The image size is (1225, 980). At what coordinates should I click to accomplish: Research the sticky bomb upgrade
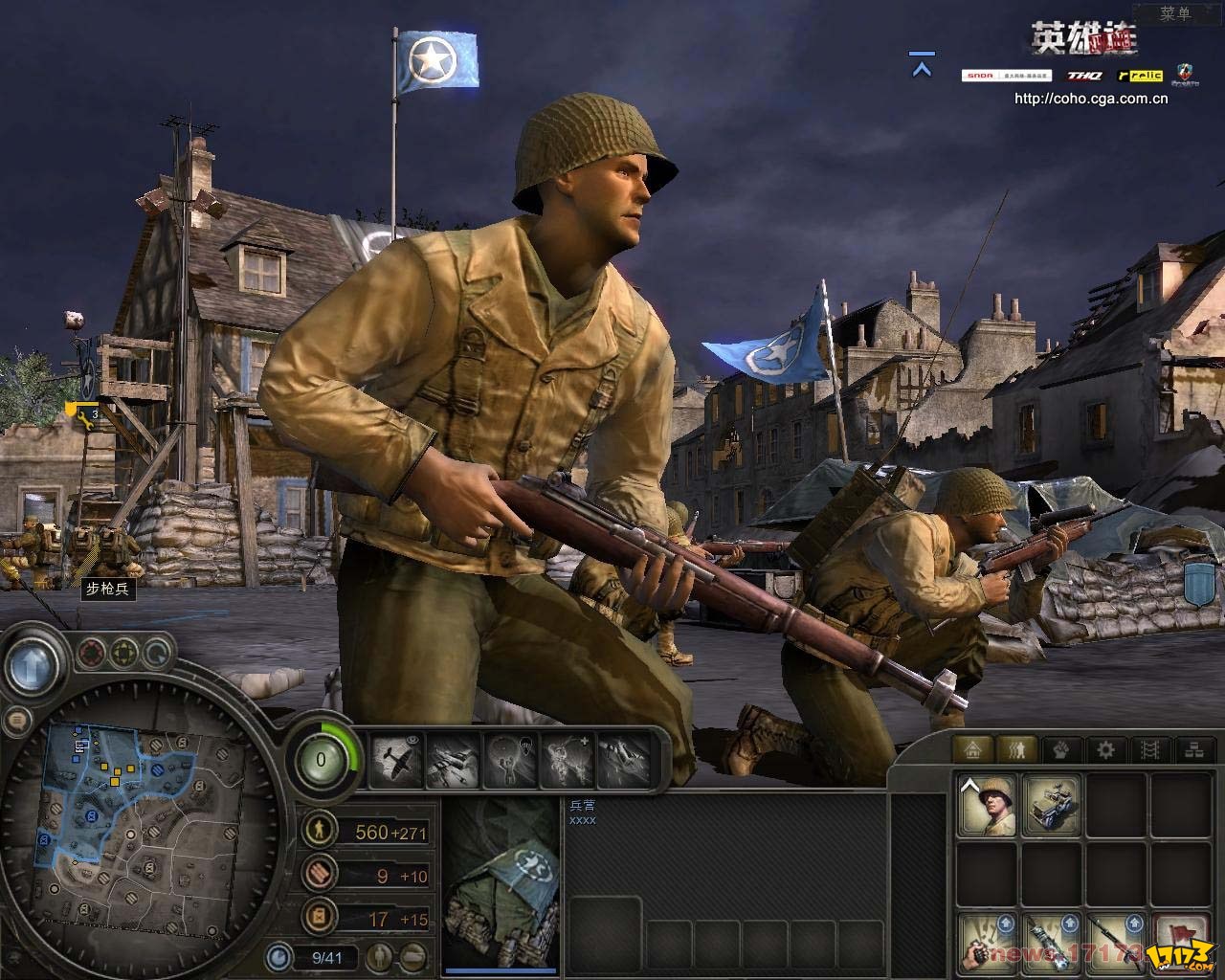pos(1052,940)
